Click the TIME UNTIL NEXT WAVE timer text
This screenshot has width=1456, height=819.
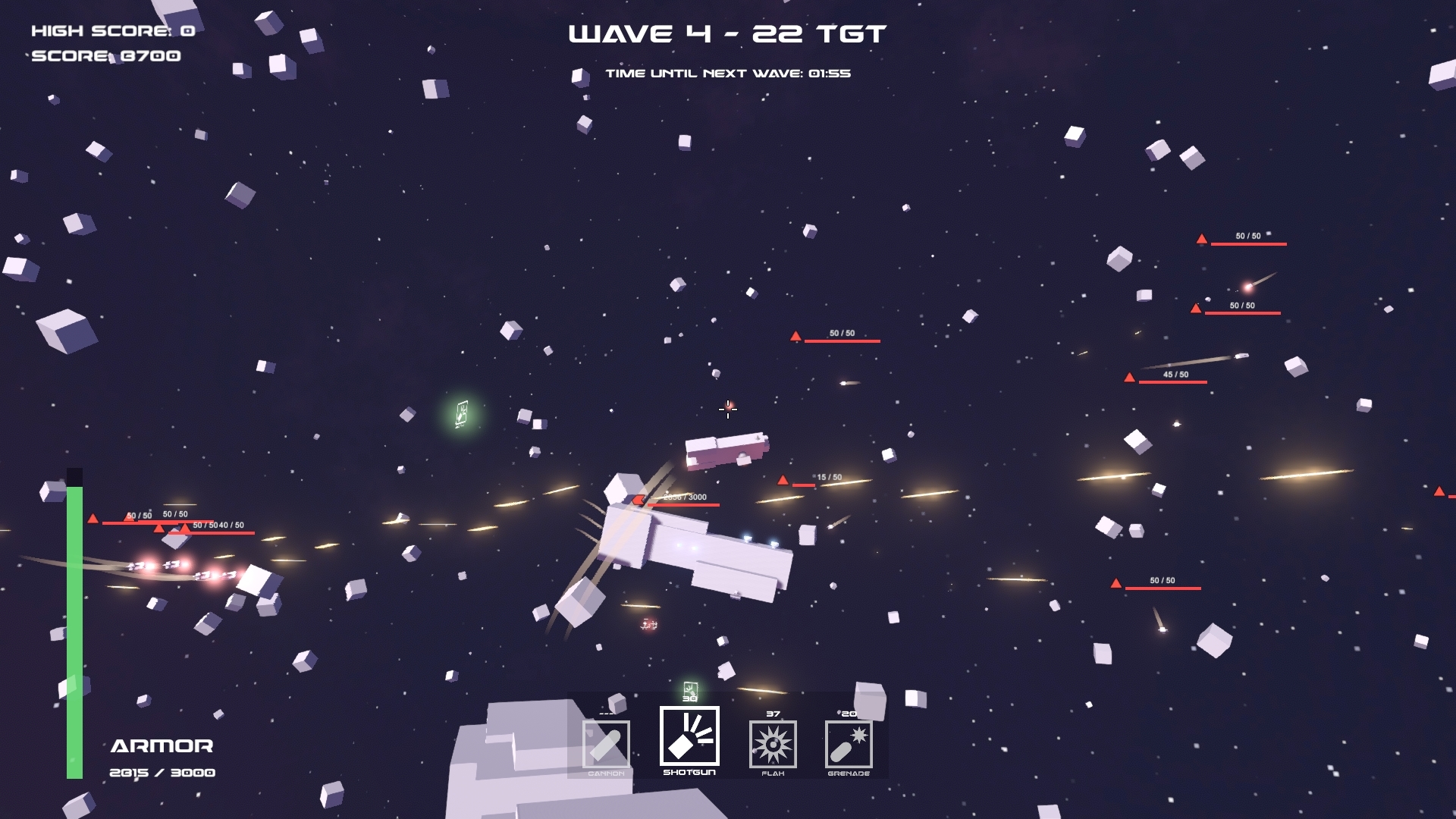tap(730, 74)
